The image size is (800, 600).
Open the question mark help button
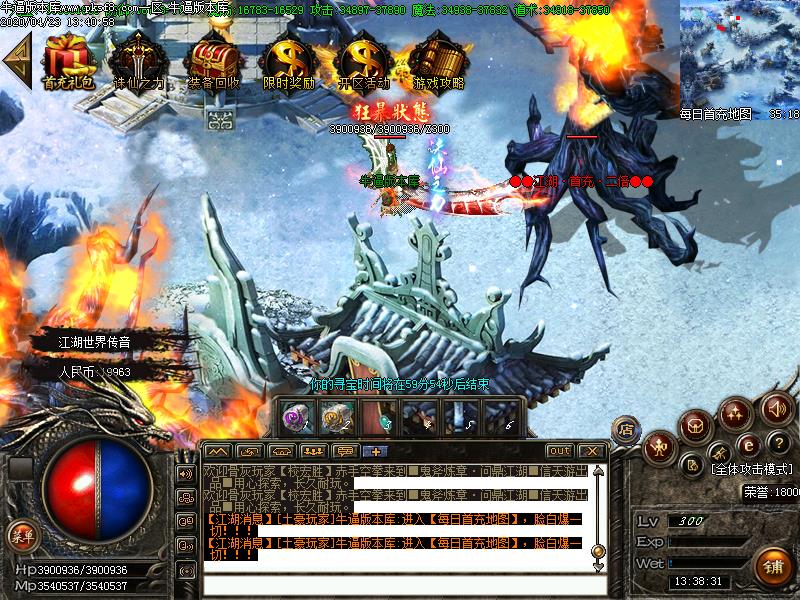coord(777,443)
